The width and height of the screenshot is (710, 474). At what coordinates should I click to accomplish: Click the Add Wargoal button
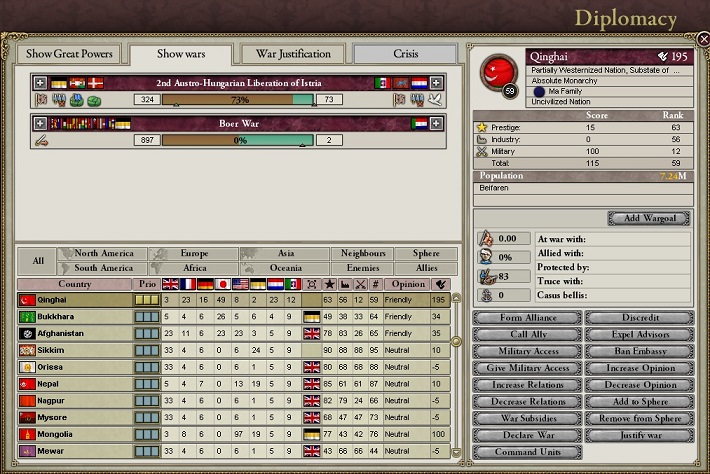coord(649,218)
